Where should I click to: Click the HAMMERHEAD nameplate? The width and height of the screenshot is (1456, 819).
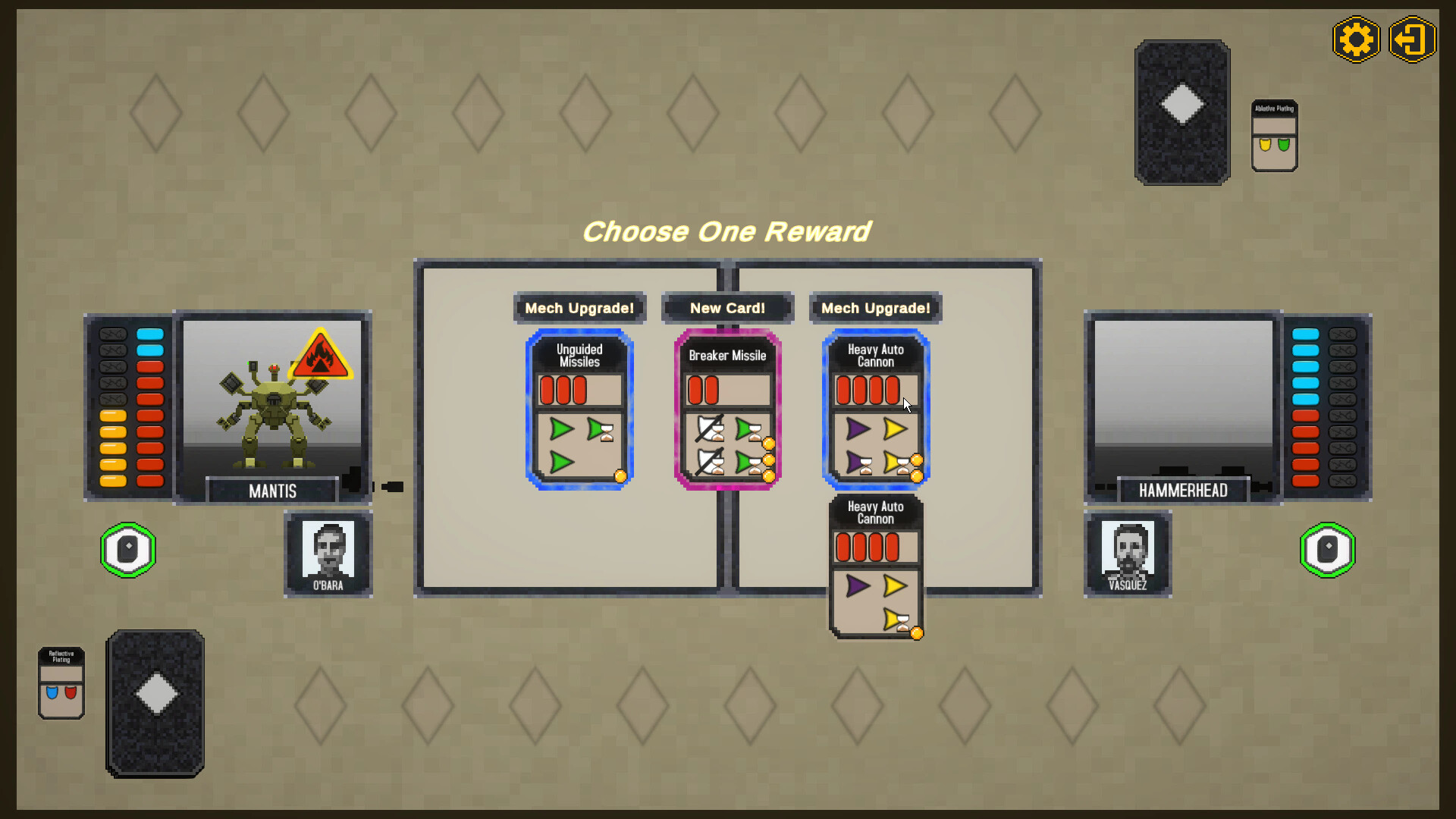pos(1182,491)
